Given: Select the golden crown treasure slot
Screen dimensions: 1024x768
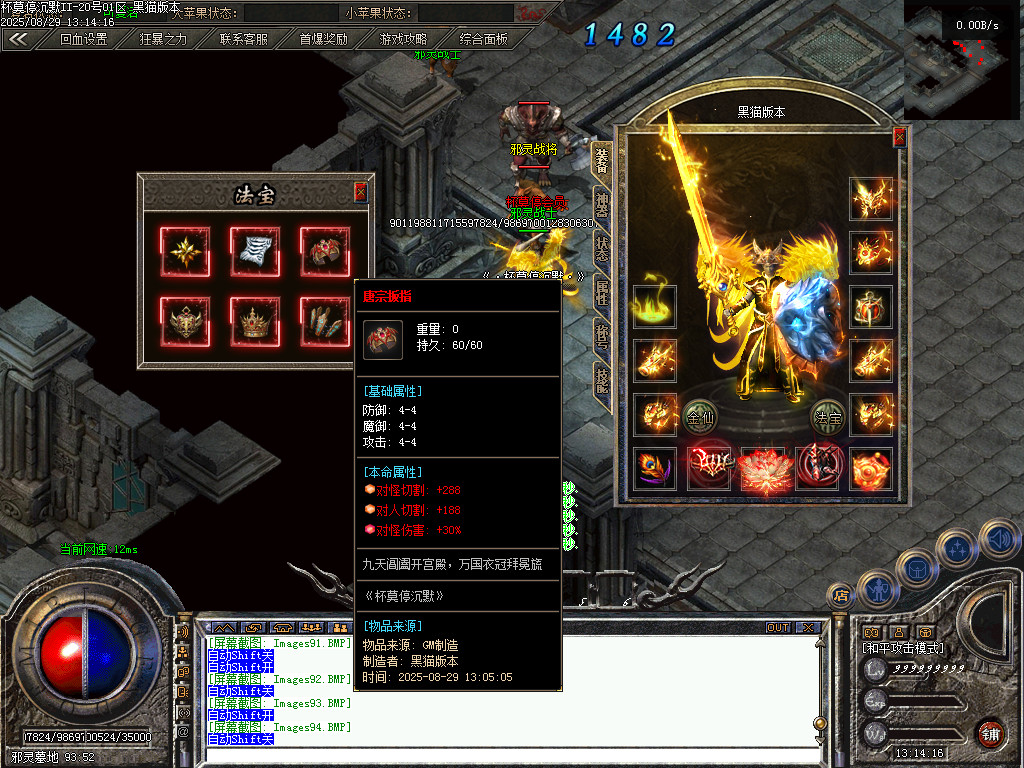Looking at the screenshot, I should (255, 322).
